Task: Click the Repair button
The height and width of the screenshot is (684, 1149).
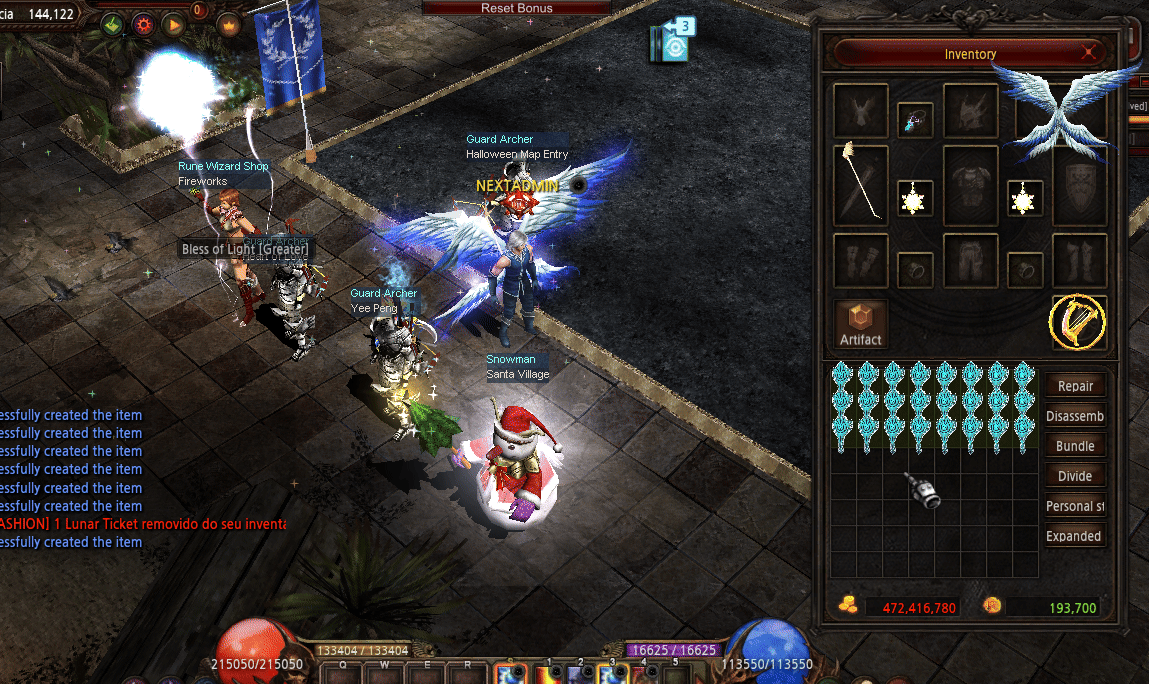Action: [1075, 386]
